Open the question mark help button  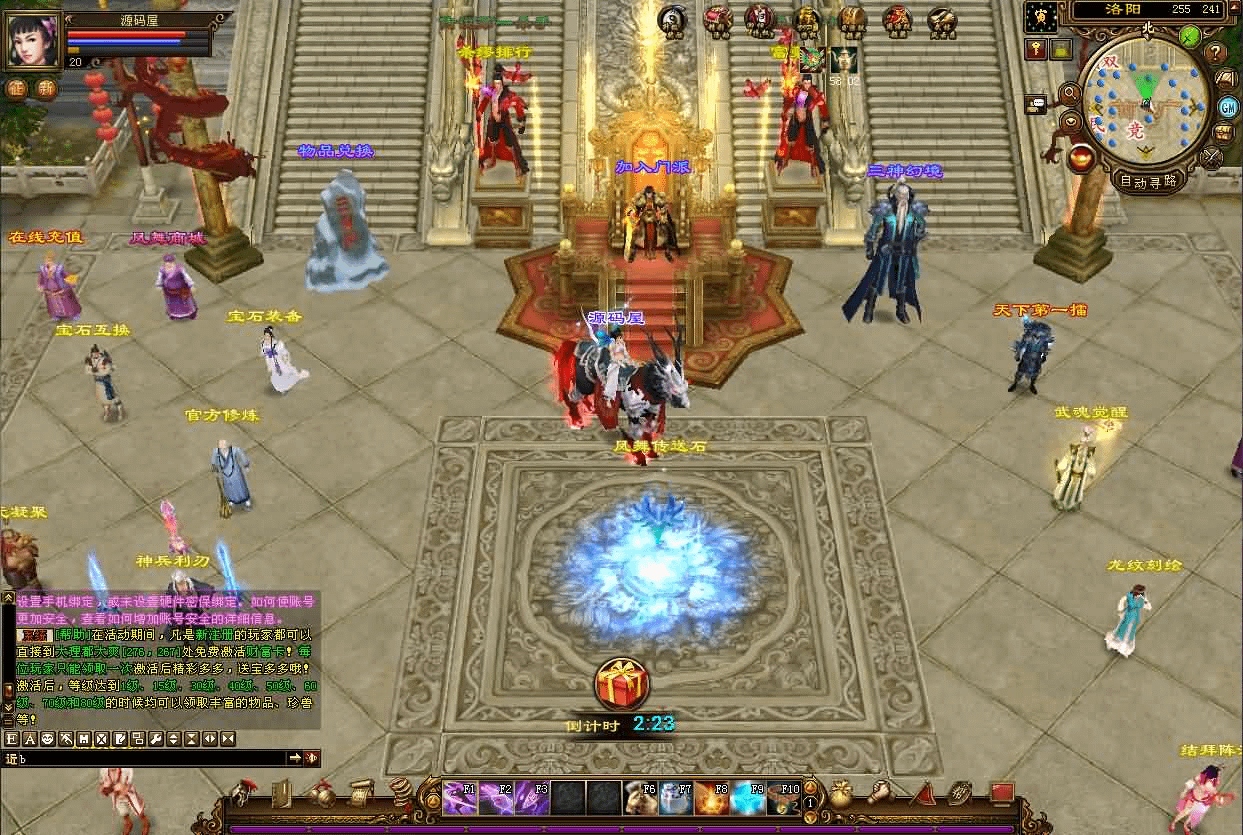click(x=1216, y=52)
